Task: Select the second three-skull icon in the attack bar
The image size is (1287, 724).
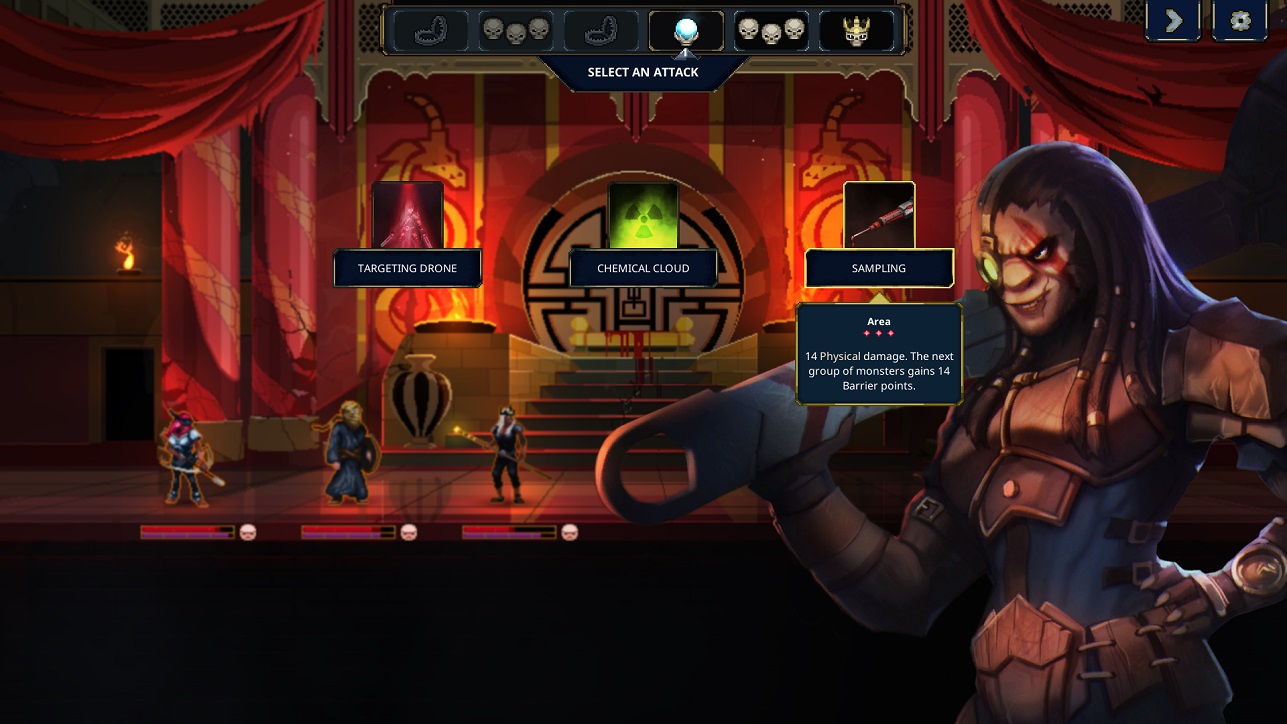Action: pos(771,30)
